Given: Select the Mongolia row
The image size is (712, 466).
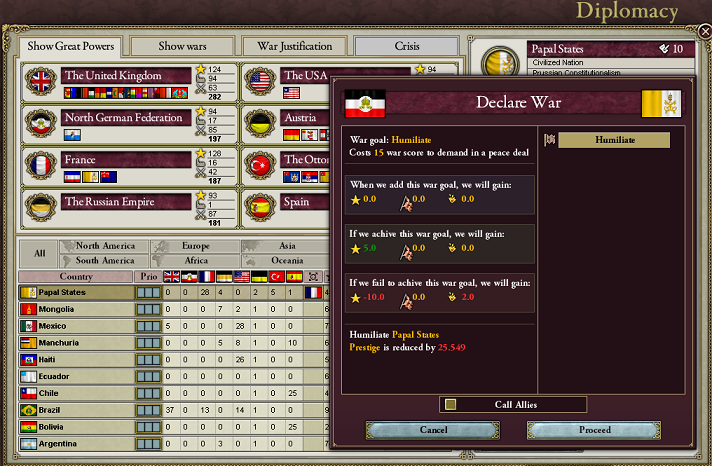Looking at the screenshot, I should pos(75,309).
